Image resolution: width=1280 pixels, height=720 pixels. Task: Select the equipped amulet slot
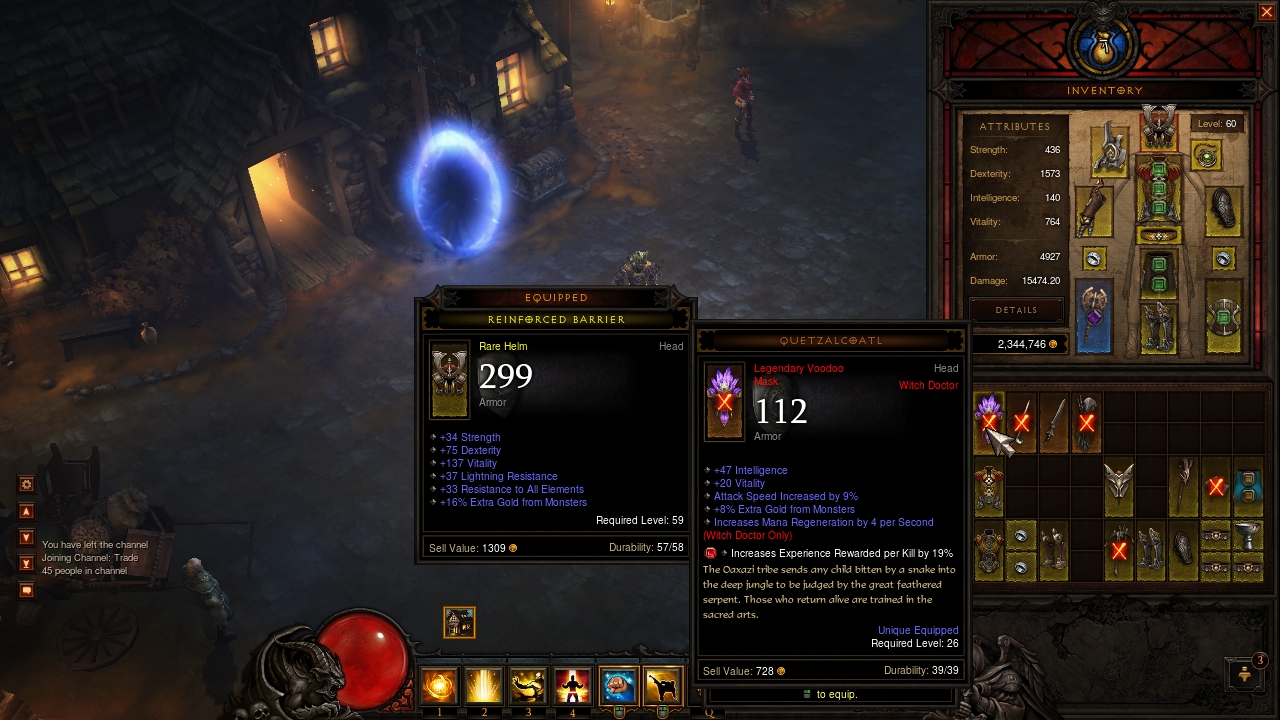click(1207, 155)
